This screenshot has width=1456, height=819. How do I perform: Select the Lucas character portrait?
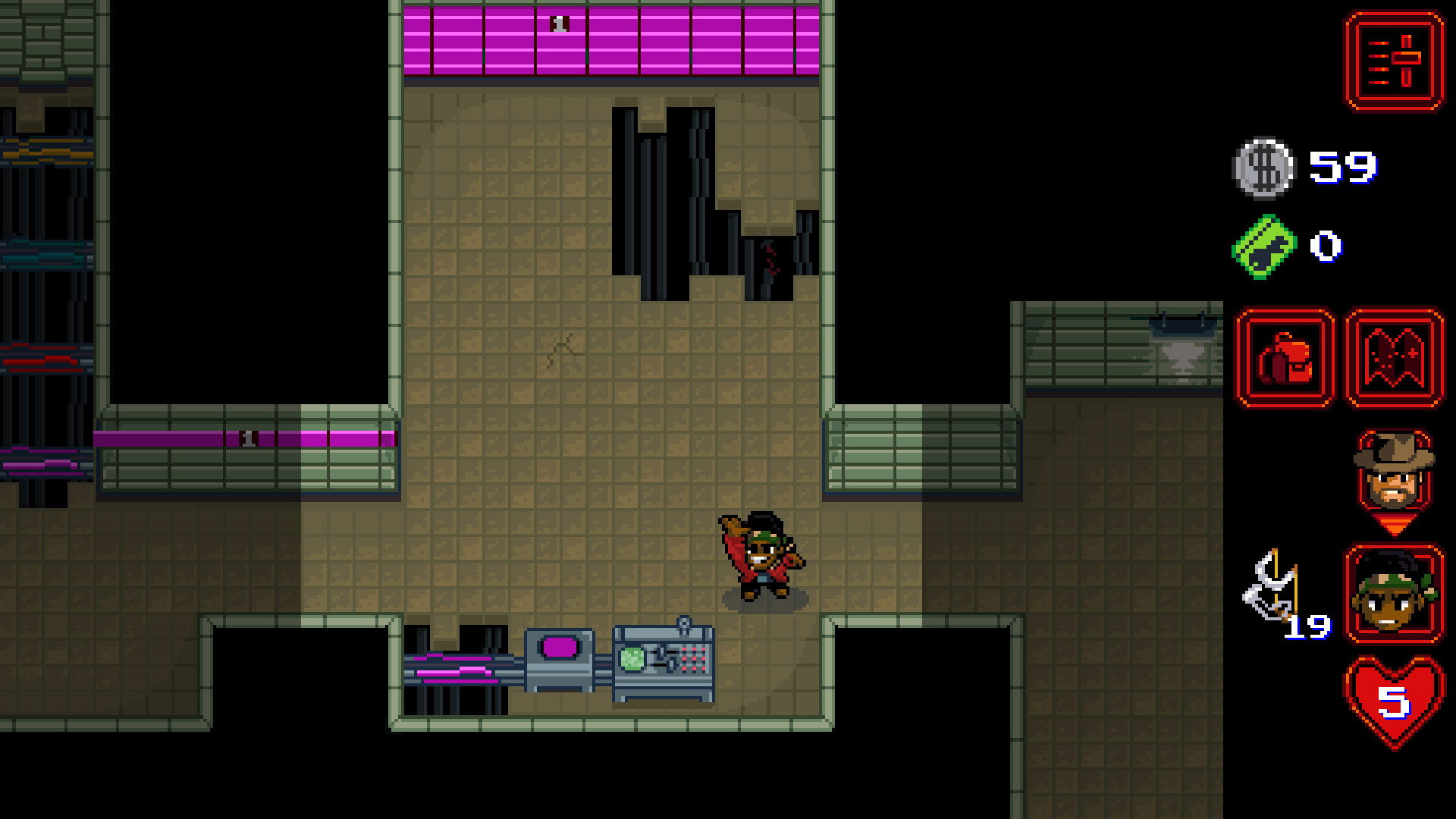click(x=1394, y=594)
